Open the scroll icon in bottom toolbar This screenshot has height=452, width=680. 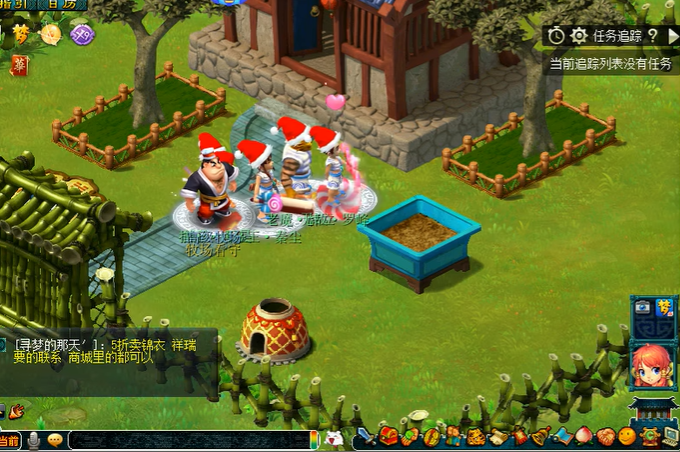coord(497,437)
